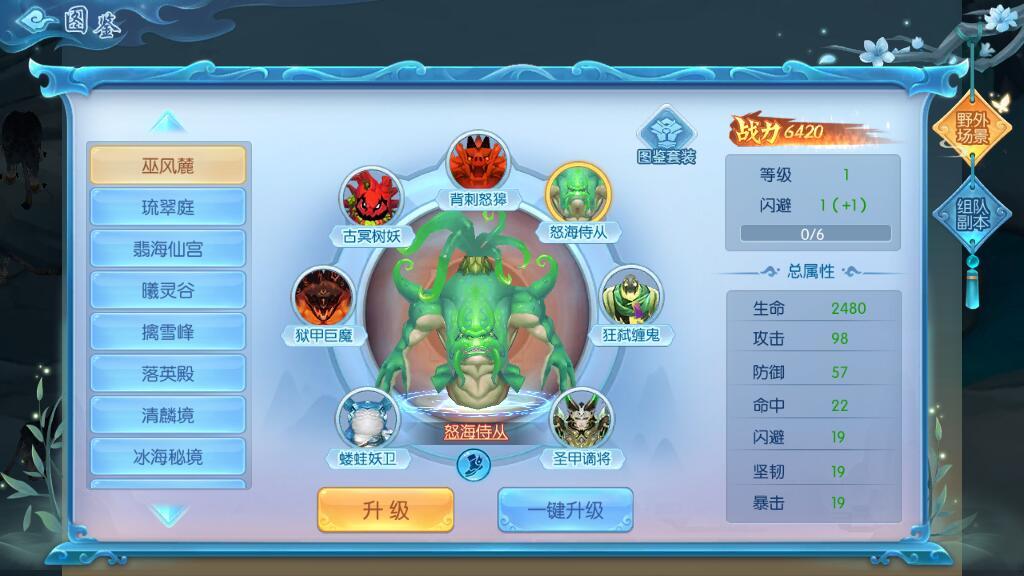Select the 落英殿 region
Screen dimensions: 1024x576
(x=167, y=374)
